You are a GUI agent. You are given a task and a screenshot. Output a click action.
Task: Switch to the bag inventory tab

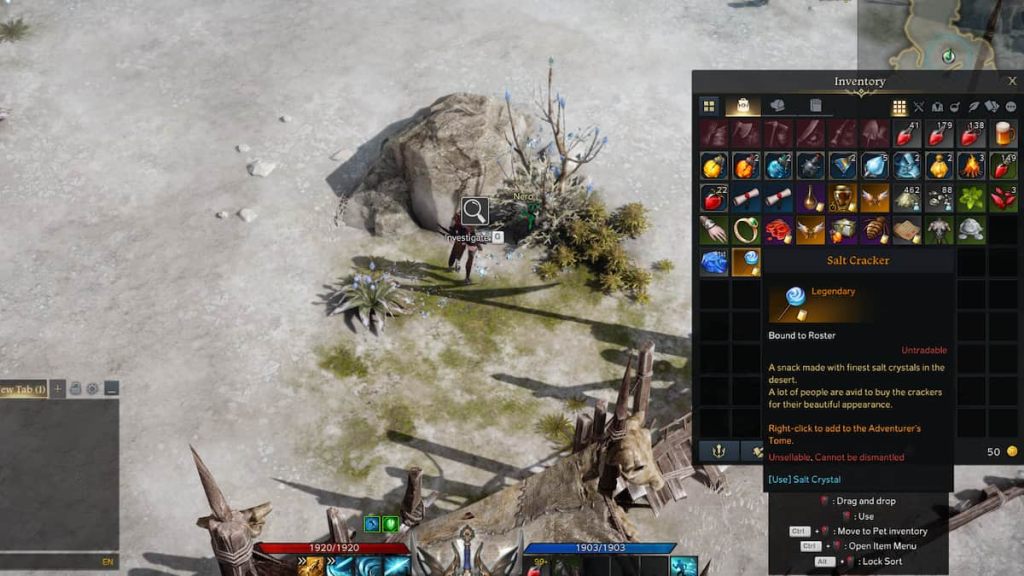tap(743, 106)
